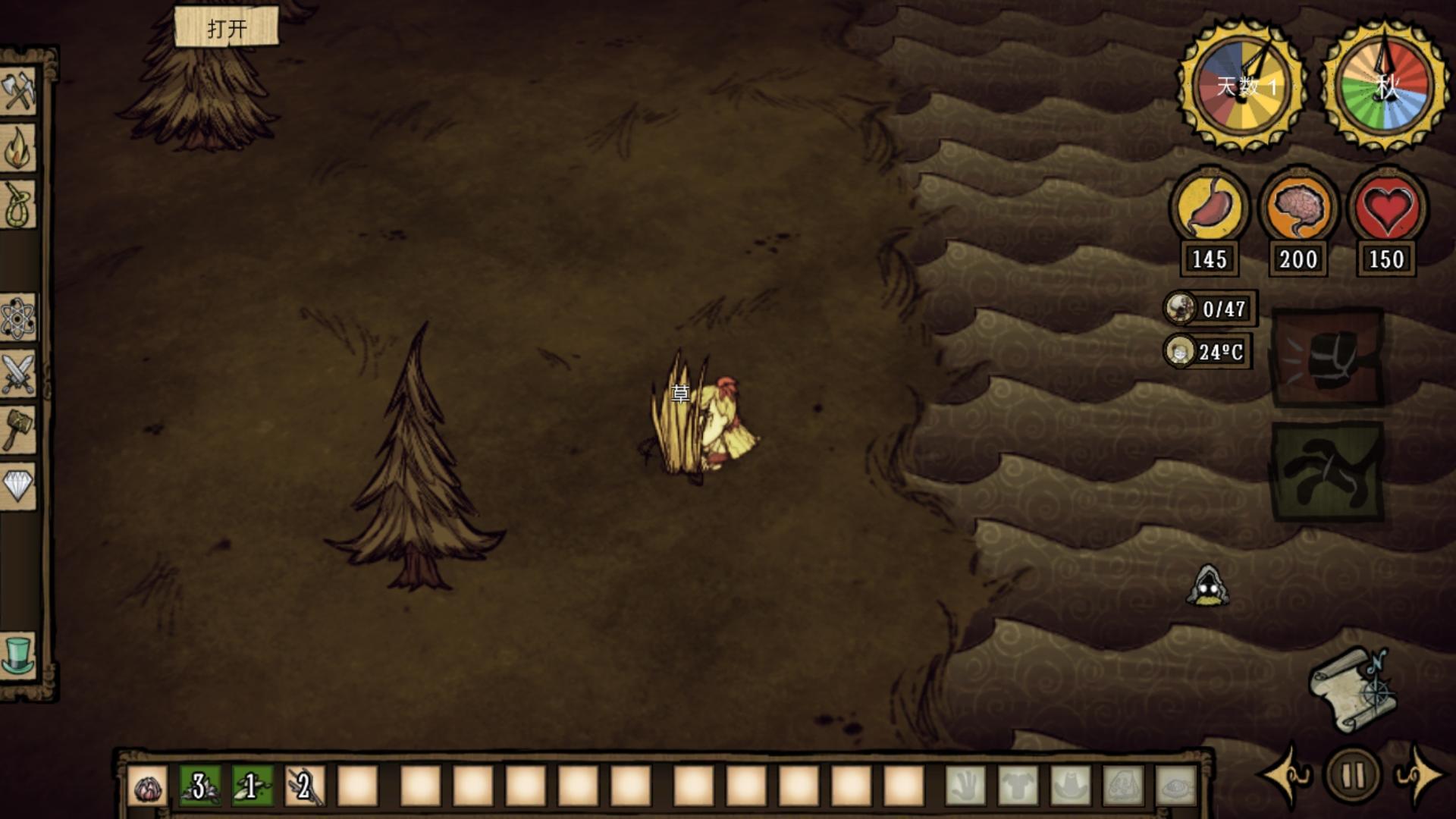Image resolution: width=1456 pixels, height=819 pixels.
Task: Select the green inventory stack of one
Action: coord(253,787)
